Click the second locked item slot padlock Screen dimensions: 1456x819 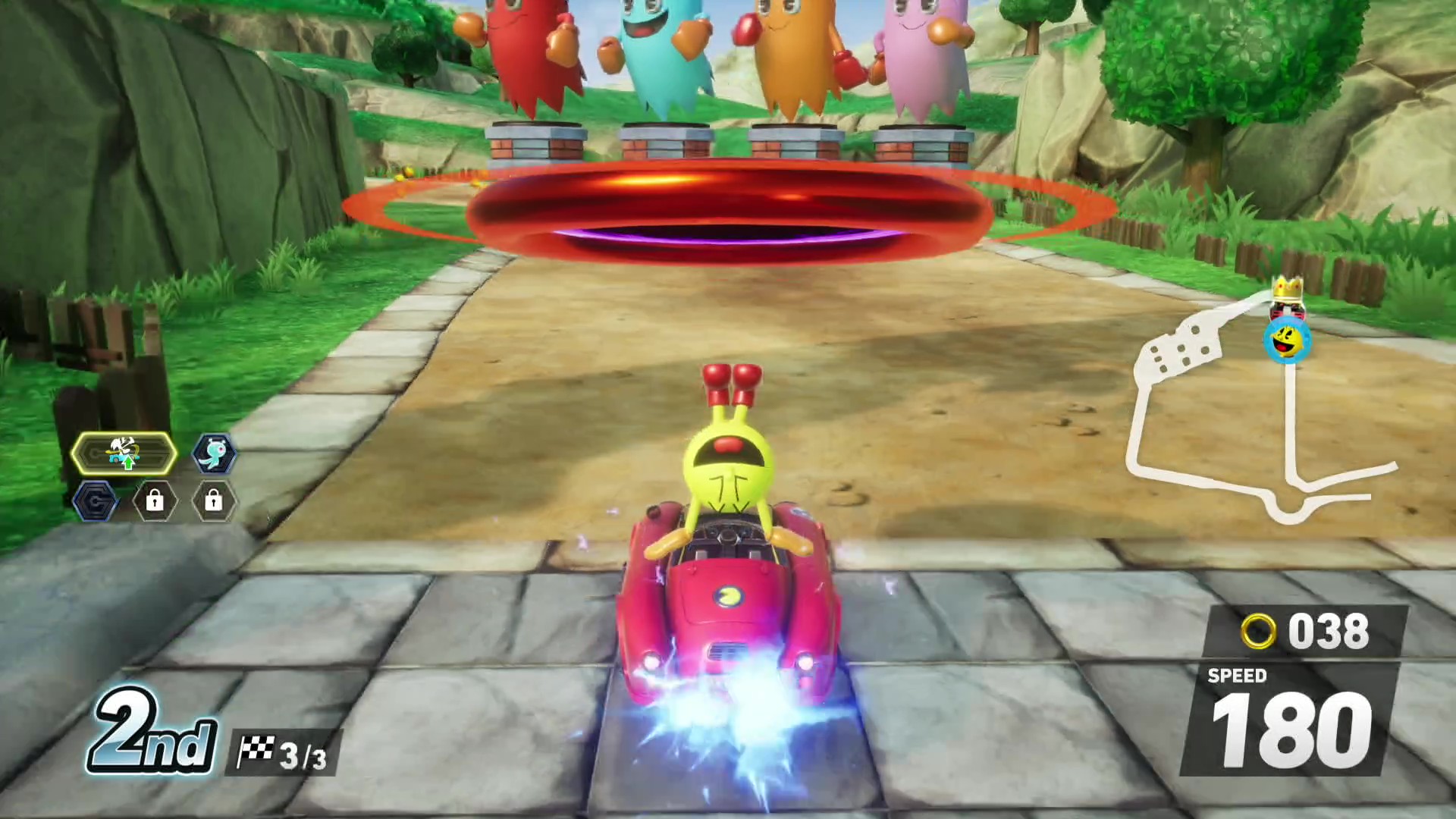pyautogui.click(x=214, y=501)
